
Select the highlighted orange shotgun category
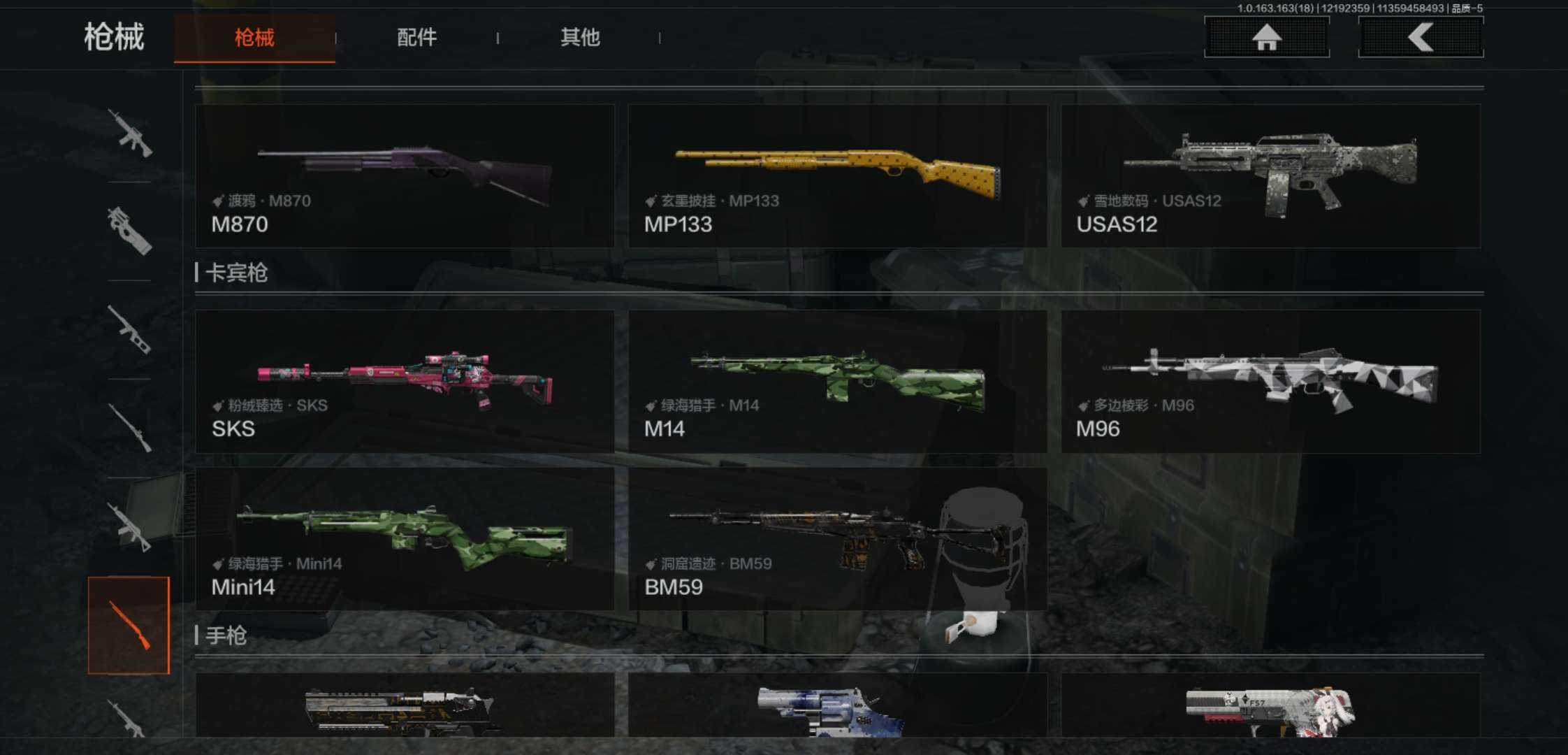click(x=129, y=625)
